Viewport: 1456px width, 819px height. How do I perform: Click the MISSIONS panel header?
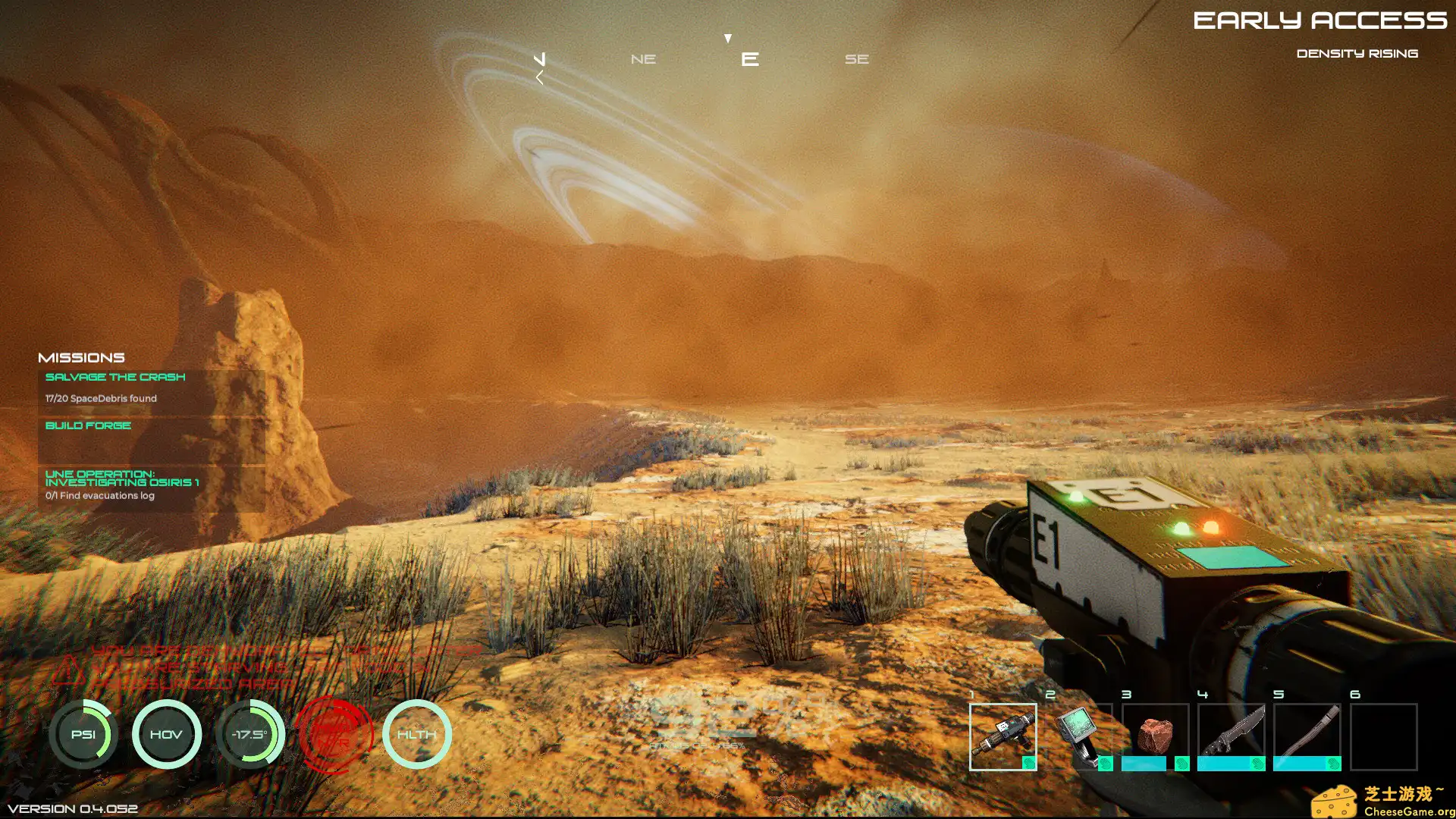click(82, 356)
